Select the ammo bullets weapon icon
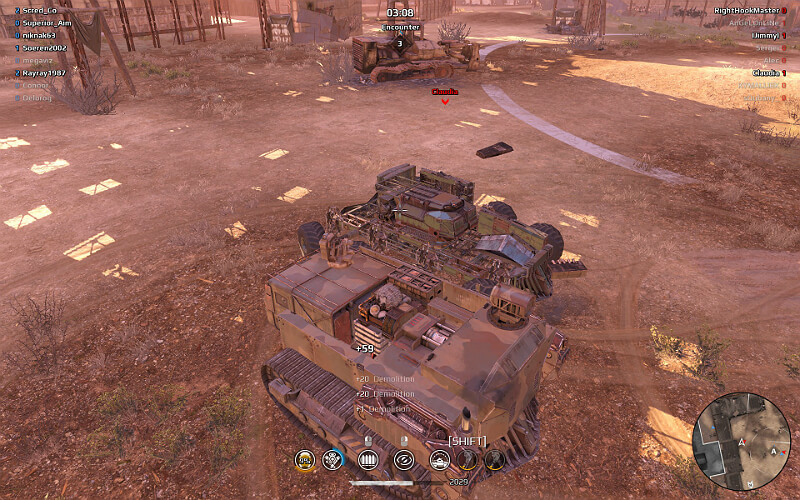800x500 pixels. 370,460
